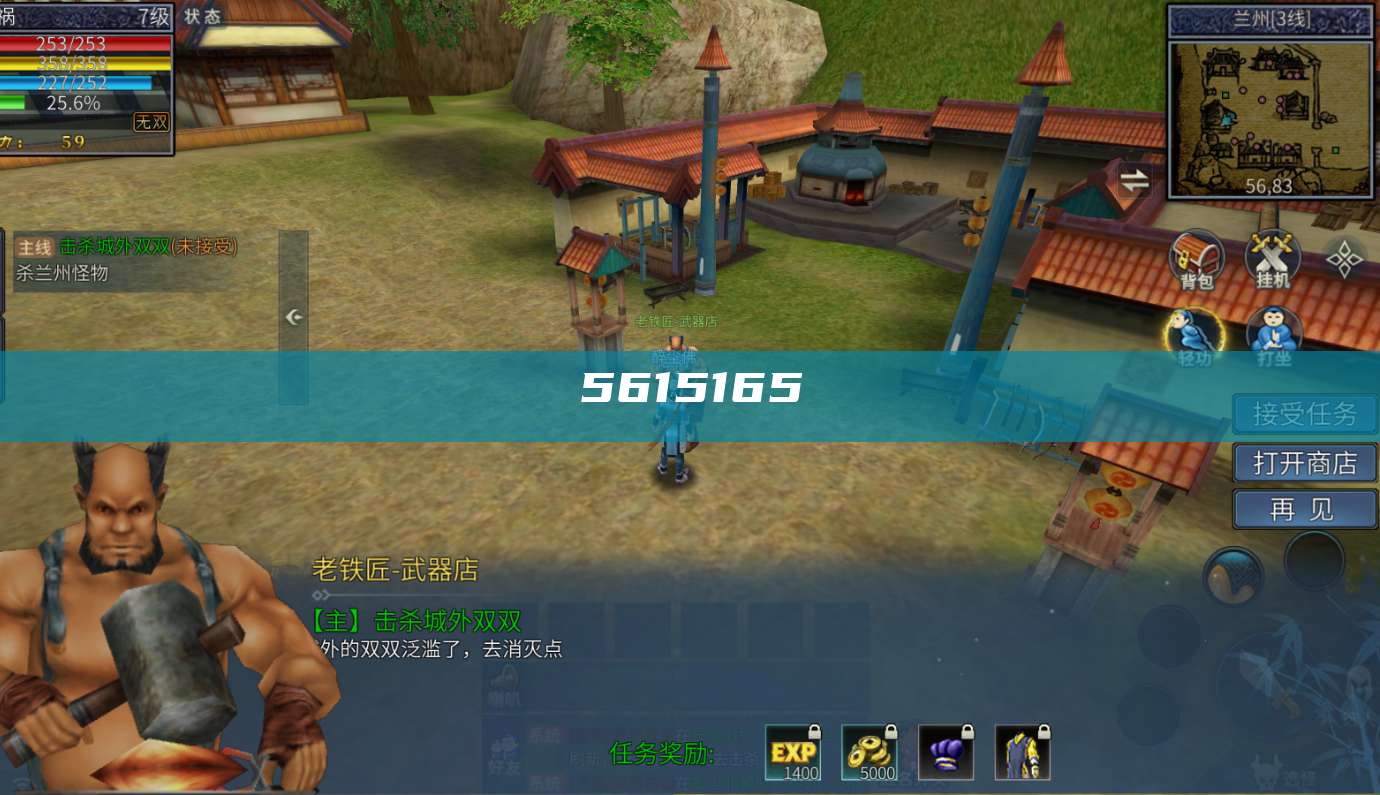
Task: Toggle the 无双 status badge
Action: coord(152,122)
